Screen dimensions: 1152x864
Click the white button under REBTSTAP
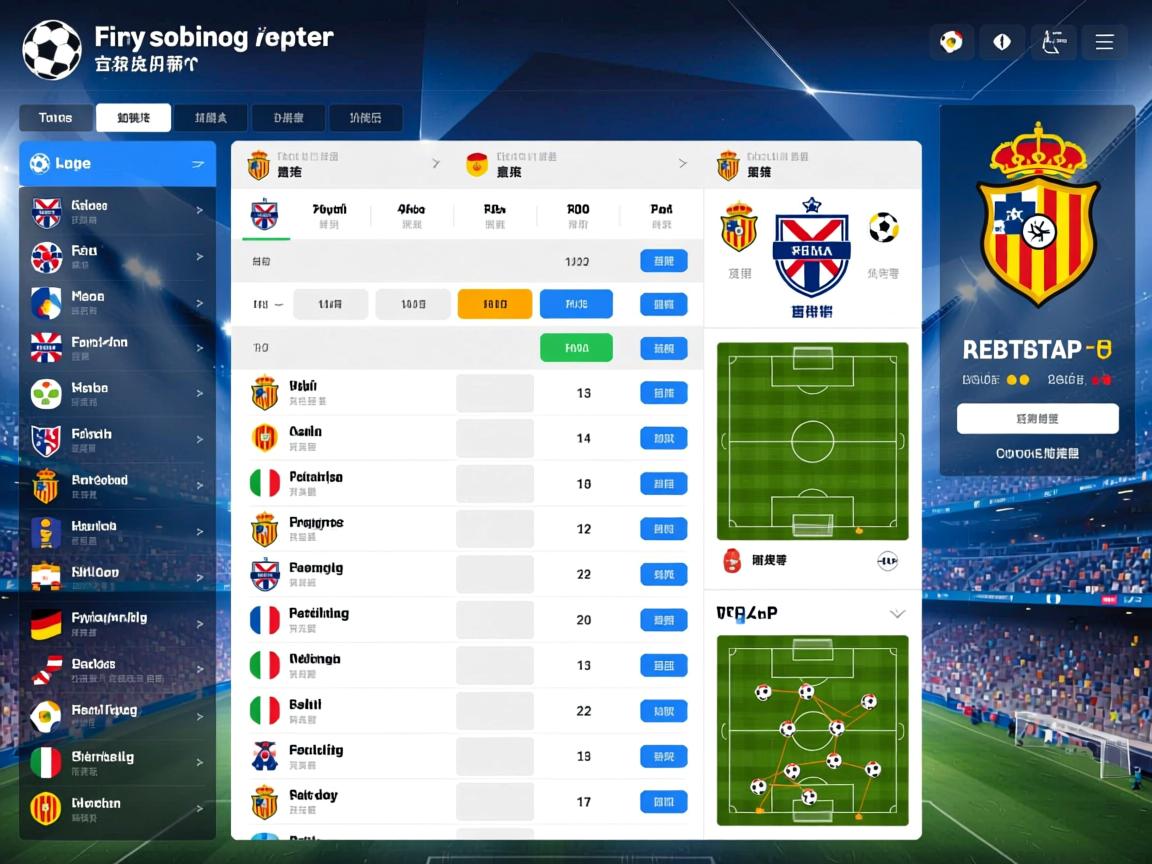(x=1037, y=418)
